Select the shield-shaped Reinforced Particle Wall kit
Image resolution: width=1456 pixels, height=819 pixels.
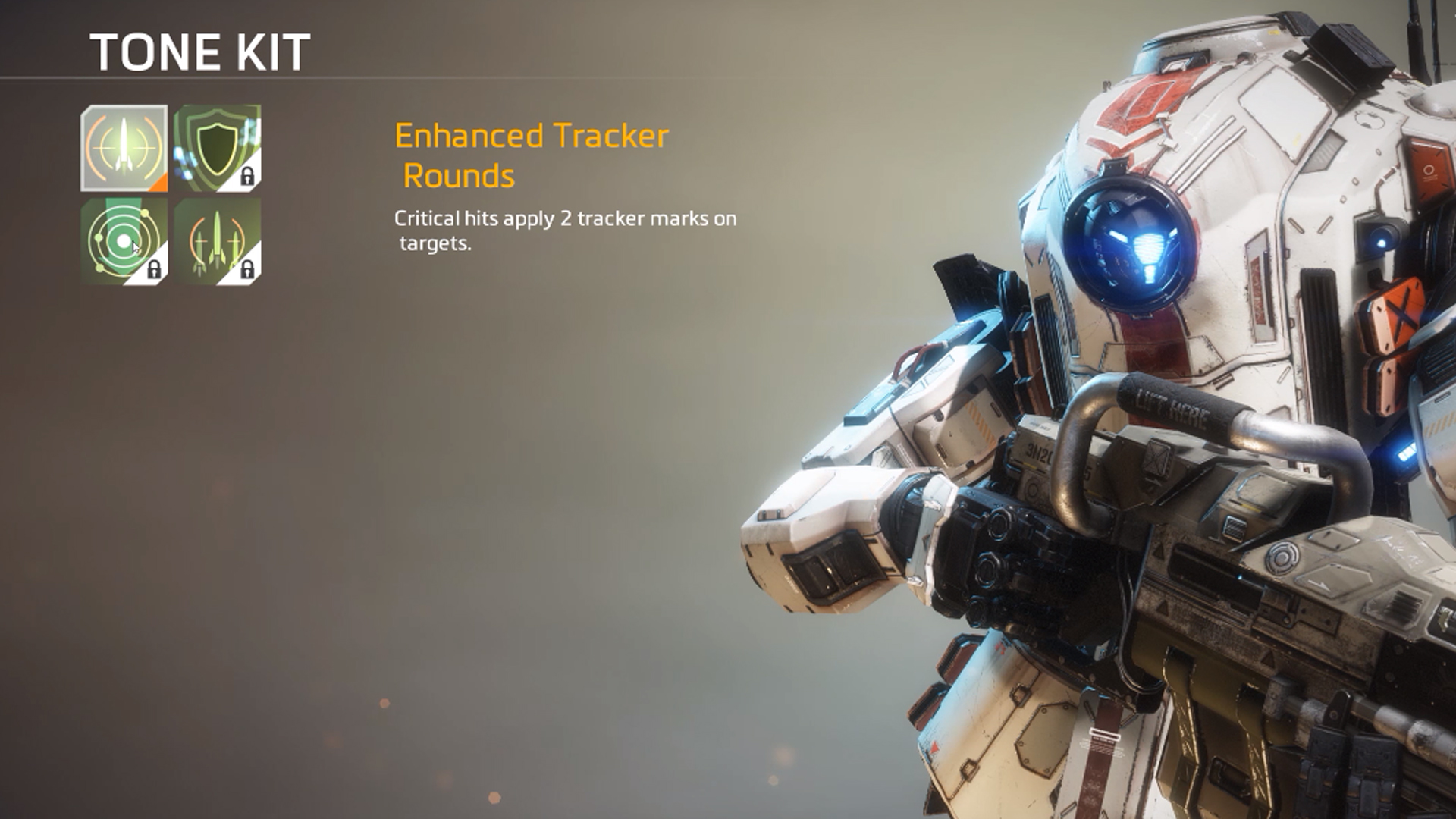click(216, 148)
